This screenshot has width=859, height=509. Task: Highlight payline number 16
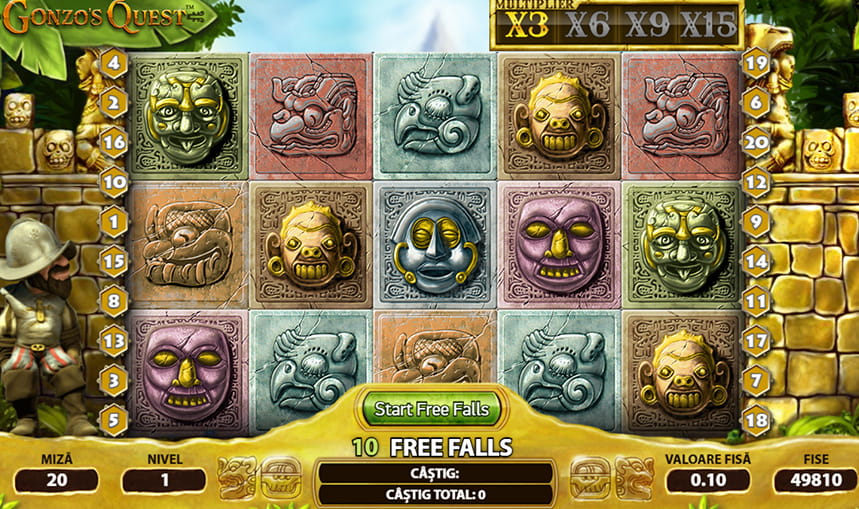(114, 140)
